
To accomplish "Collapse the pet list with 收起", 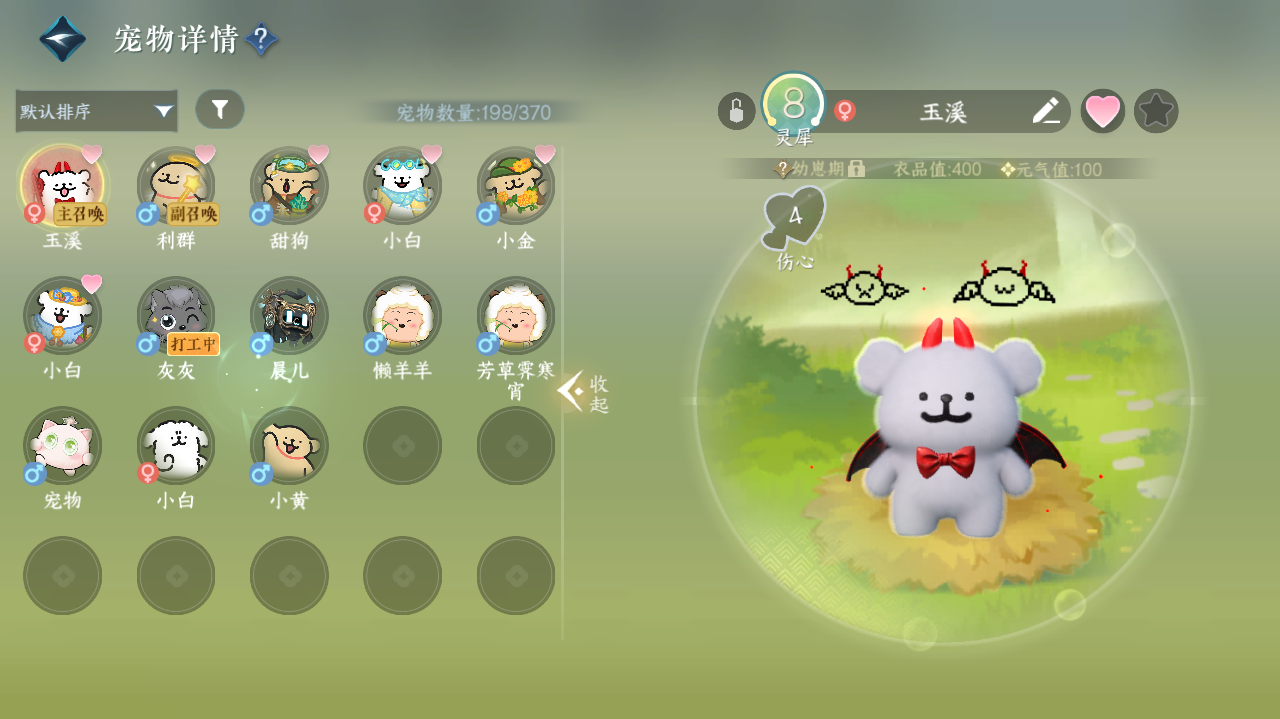I will [584, 392].
